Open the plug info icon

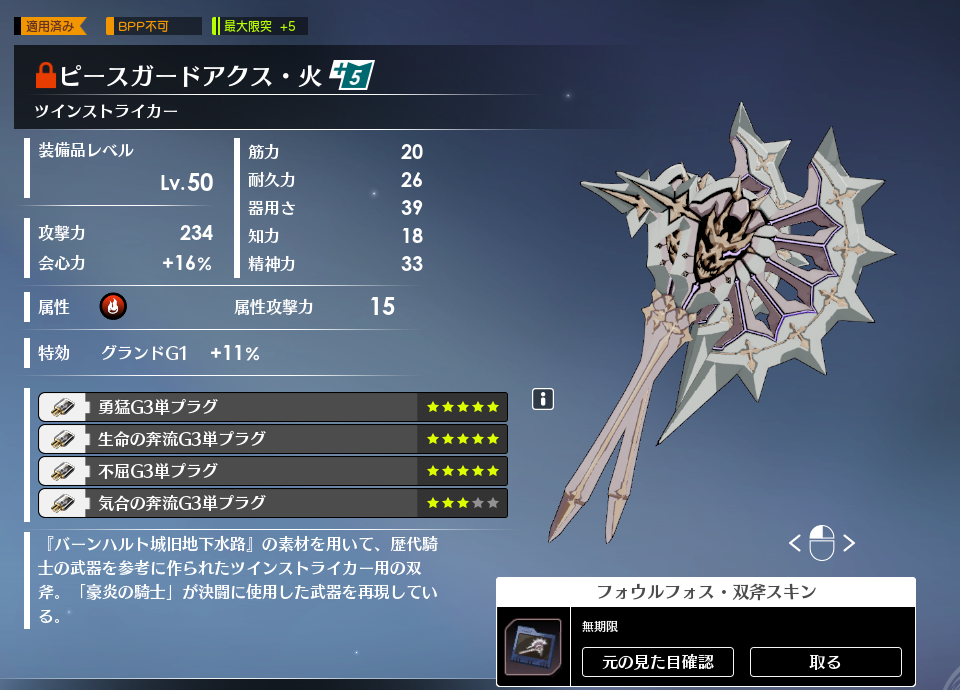543,400
